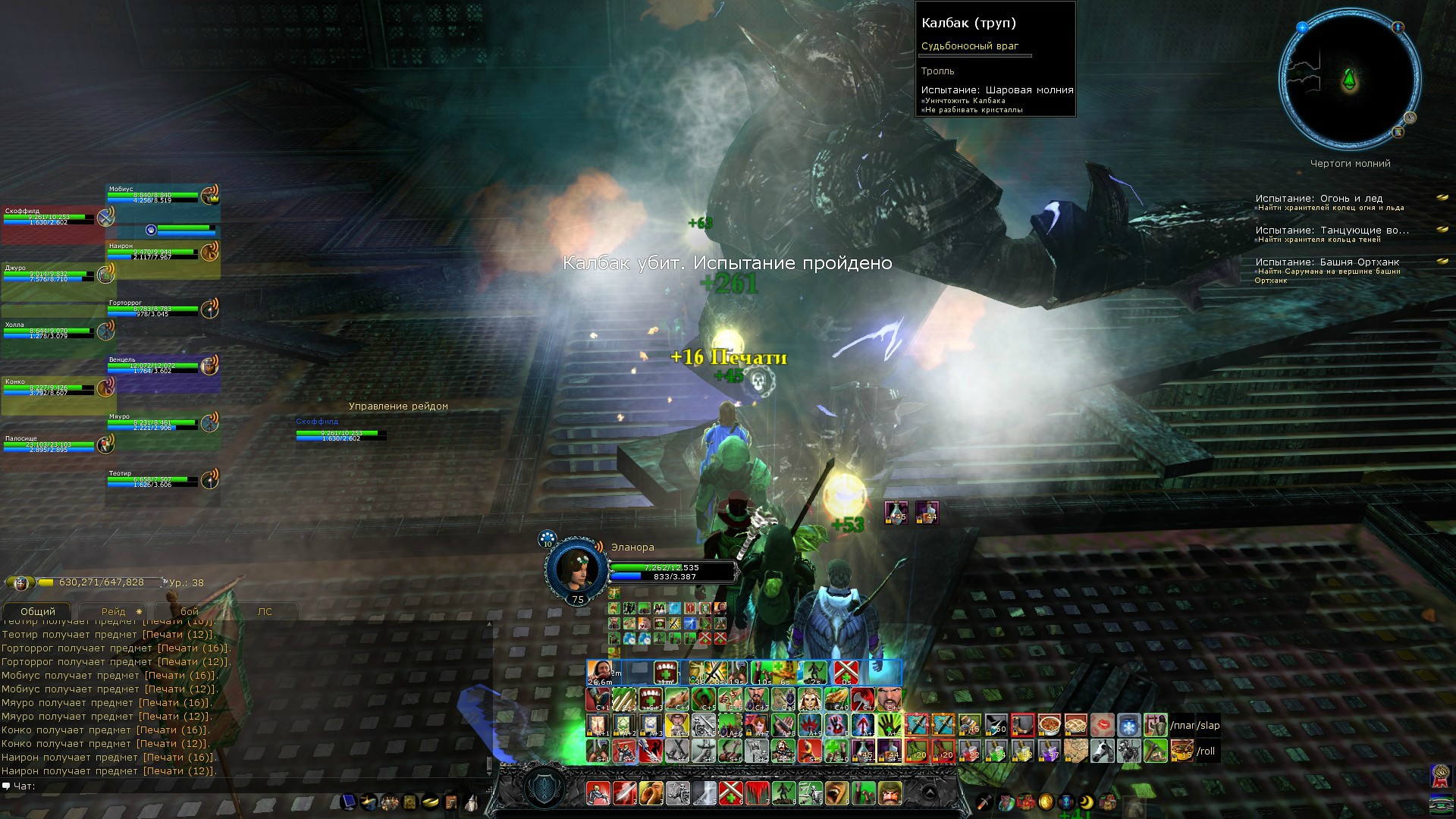This screenshot has height=819, width=1456.
Task: Open the circular minimap
Action: (1349, 80)
